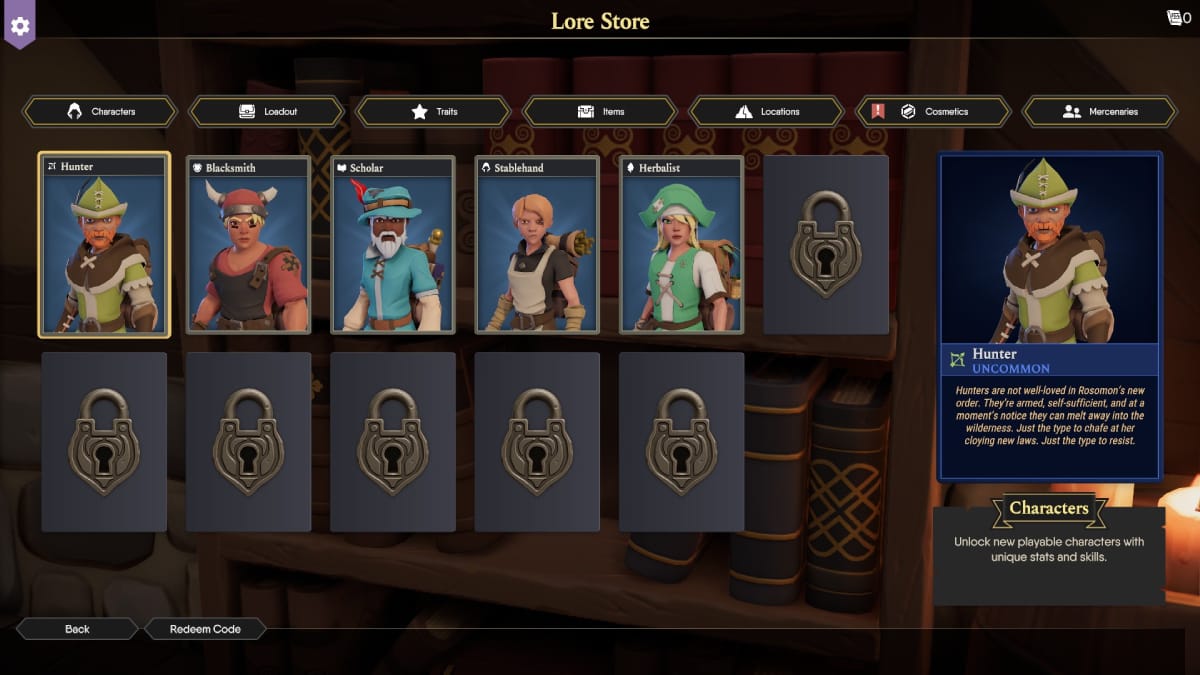
Task: Click the Redeem Code button
Action: pos(205,629)
